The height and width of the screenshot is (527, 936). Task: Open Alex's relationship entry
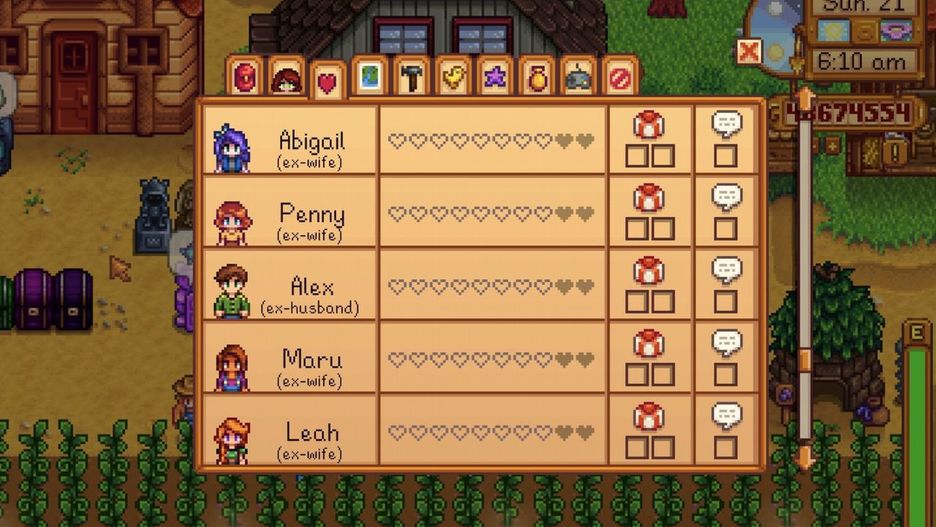pos(480,286)
